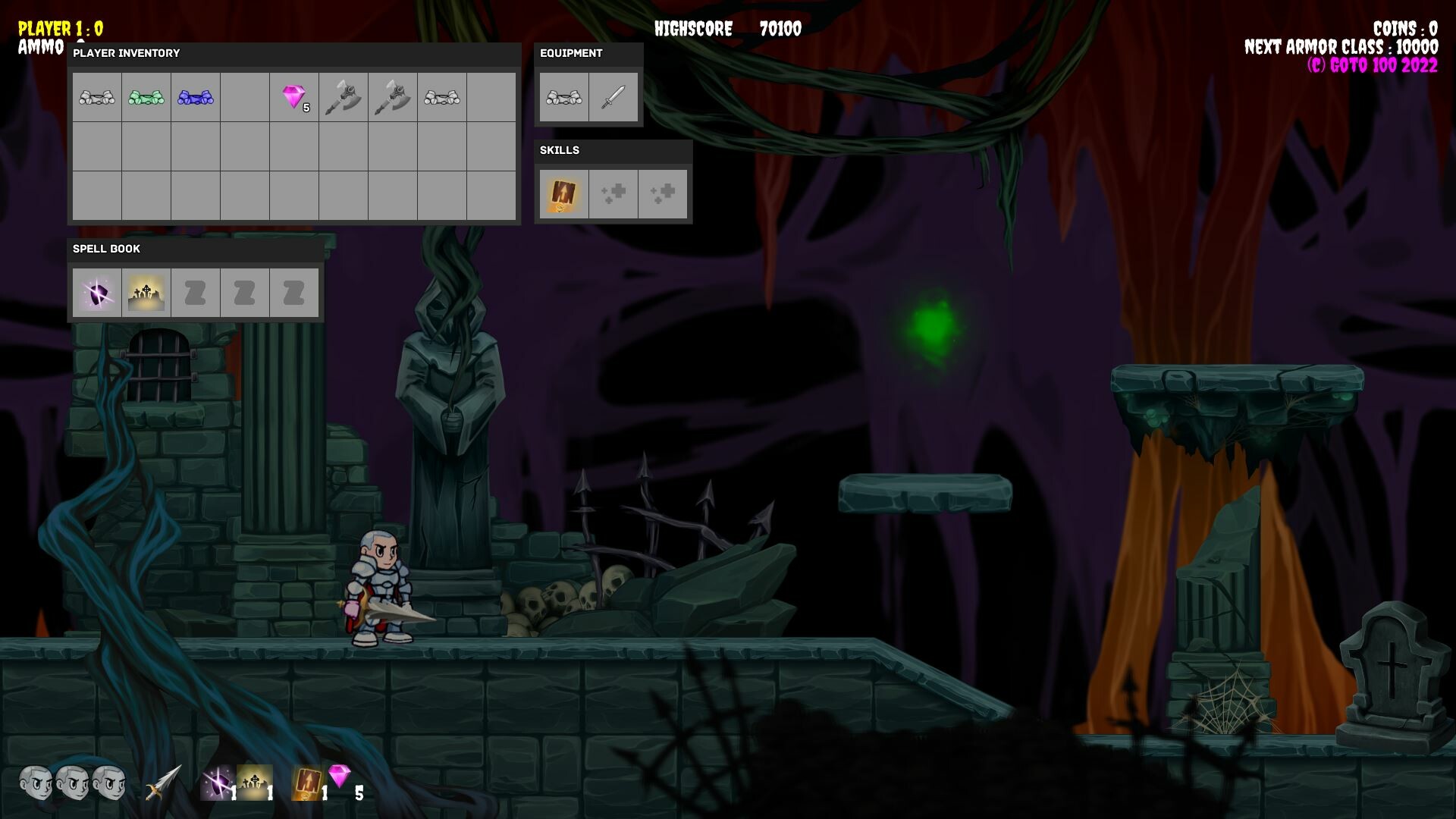Select the pink gem stack in inventory
The height and width of the screenshot is (819, 1456).
coord(296,97)
